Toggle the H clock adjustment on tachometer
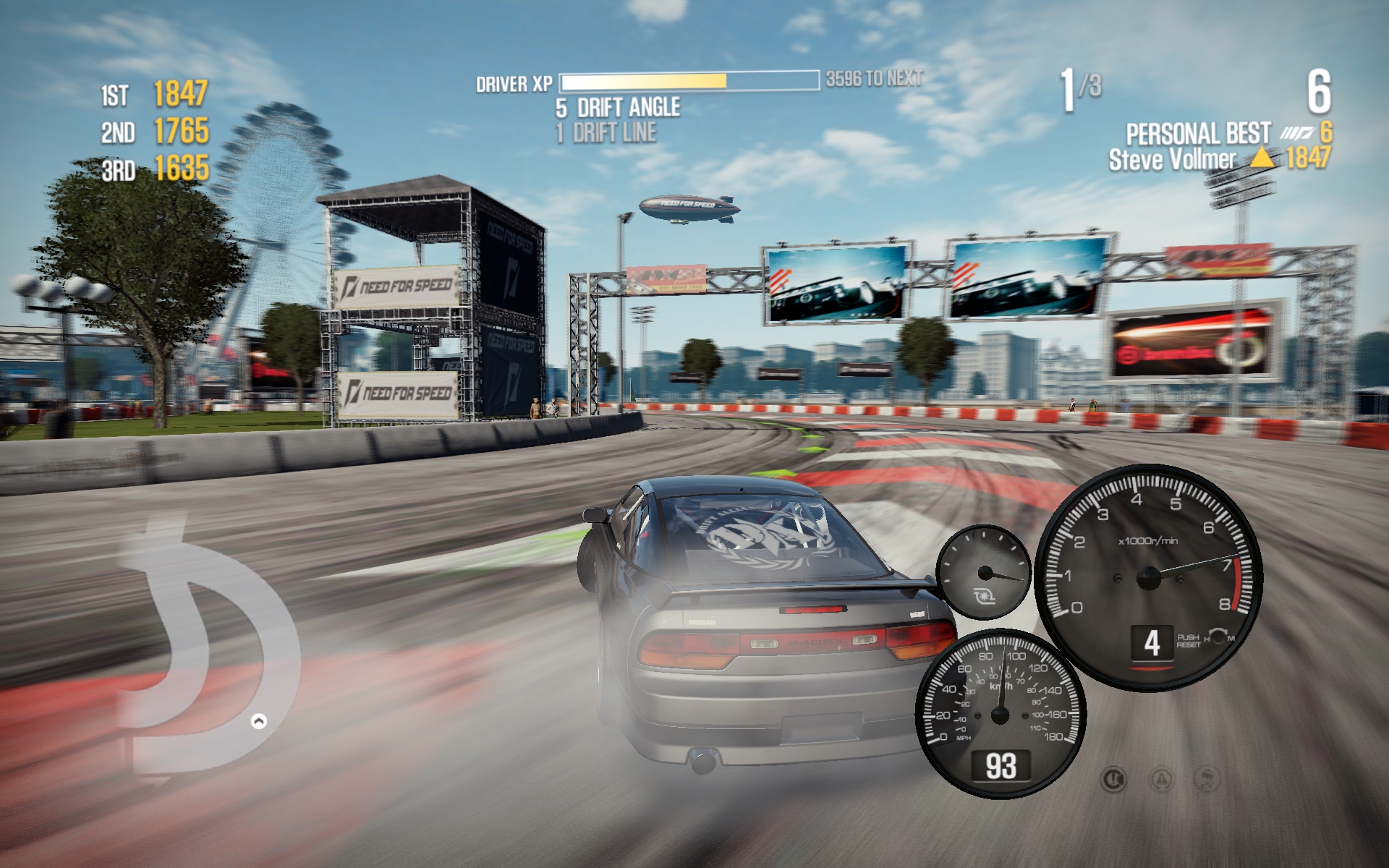This screenshot has width=1389, height=868. click(x=1206, y=639)
